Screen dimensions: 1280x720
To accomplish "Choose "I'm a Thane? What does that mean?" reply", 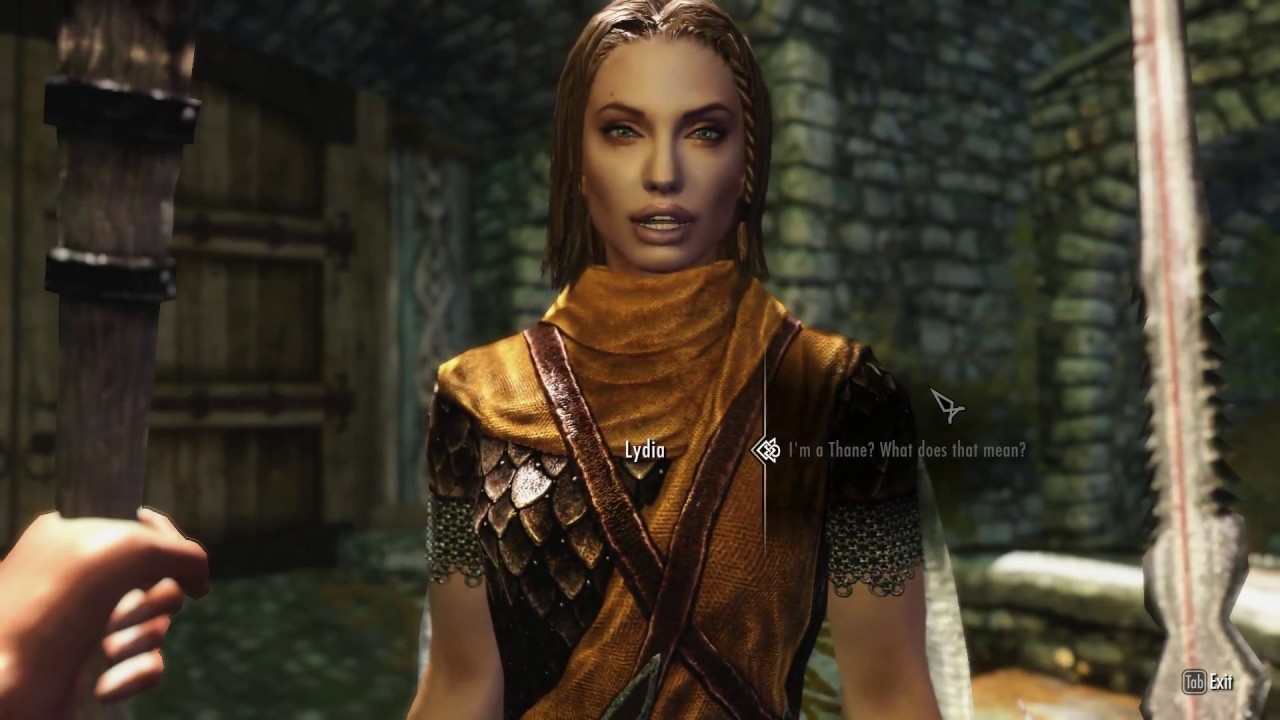I will coord(906,450).
